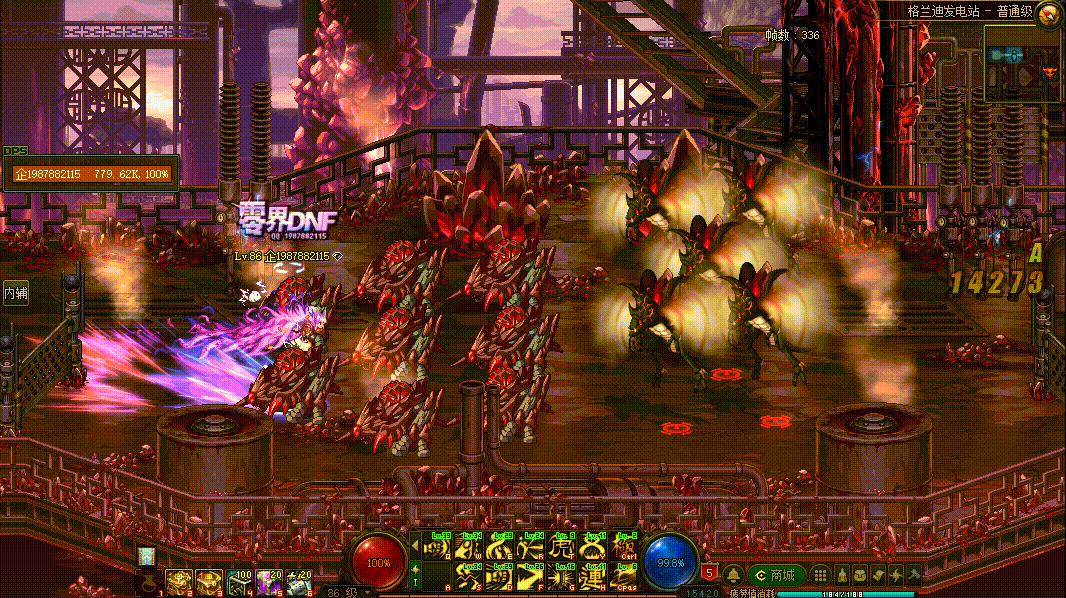Activate the skill in the Q slot
The height and width of the screenshot is (598, 1066).
coord(436,550)
